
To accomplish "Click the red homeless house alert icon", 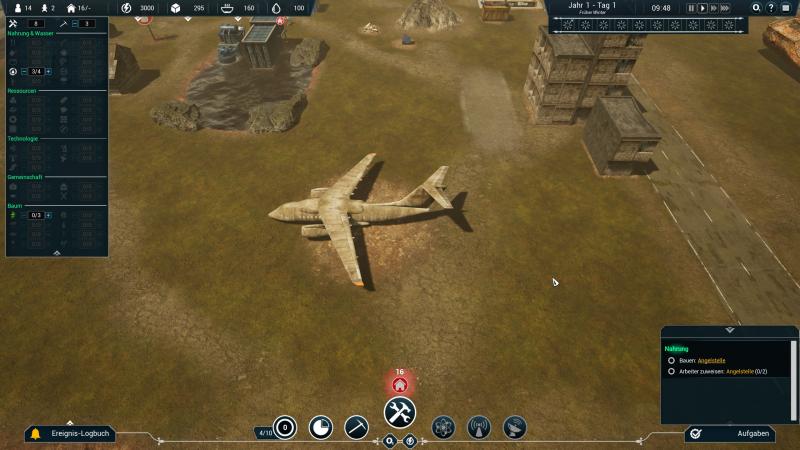I will tap(400, 384).
